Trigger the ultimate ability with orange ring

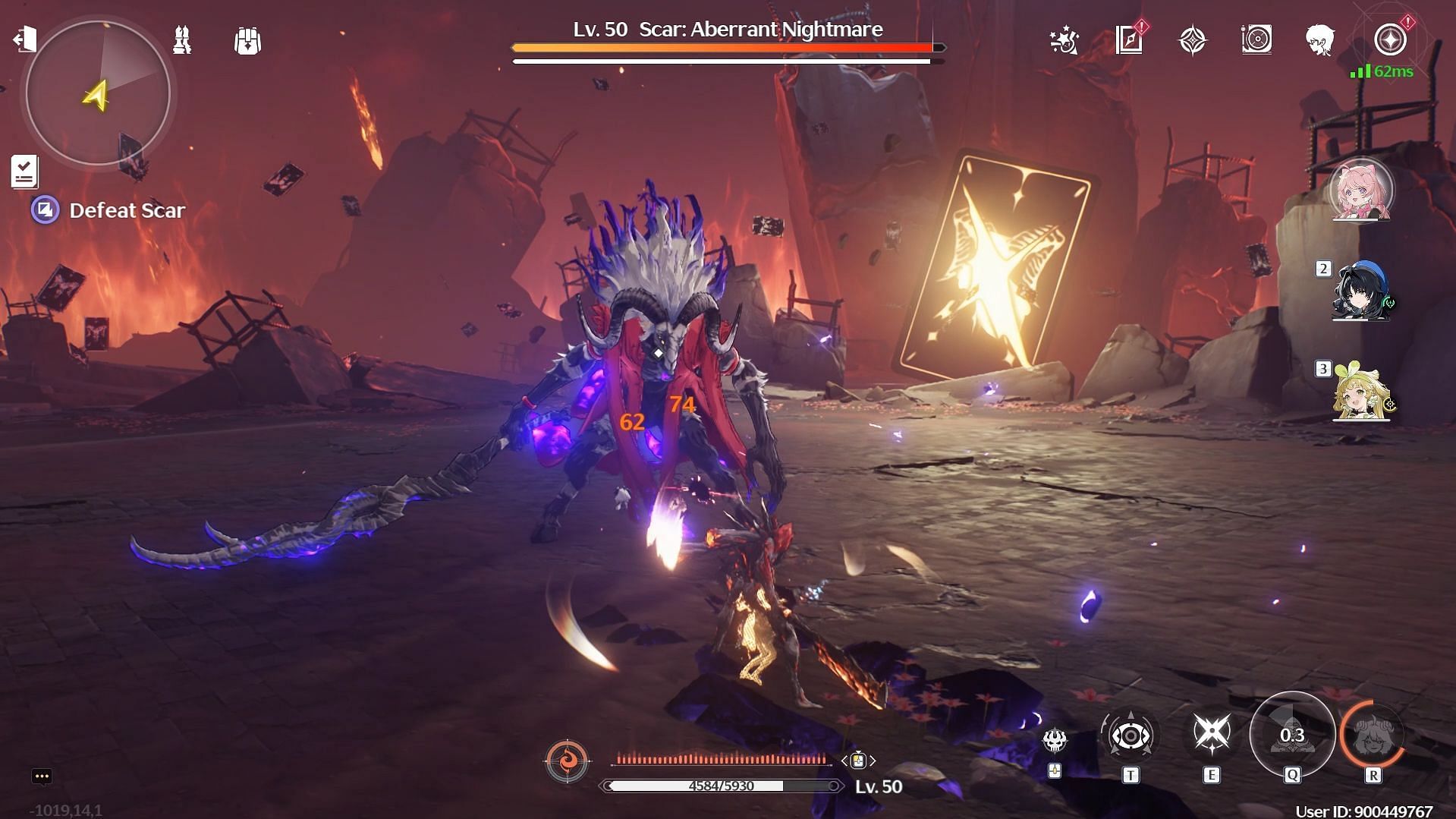1373,735
